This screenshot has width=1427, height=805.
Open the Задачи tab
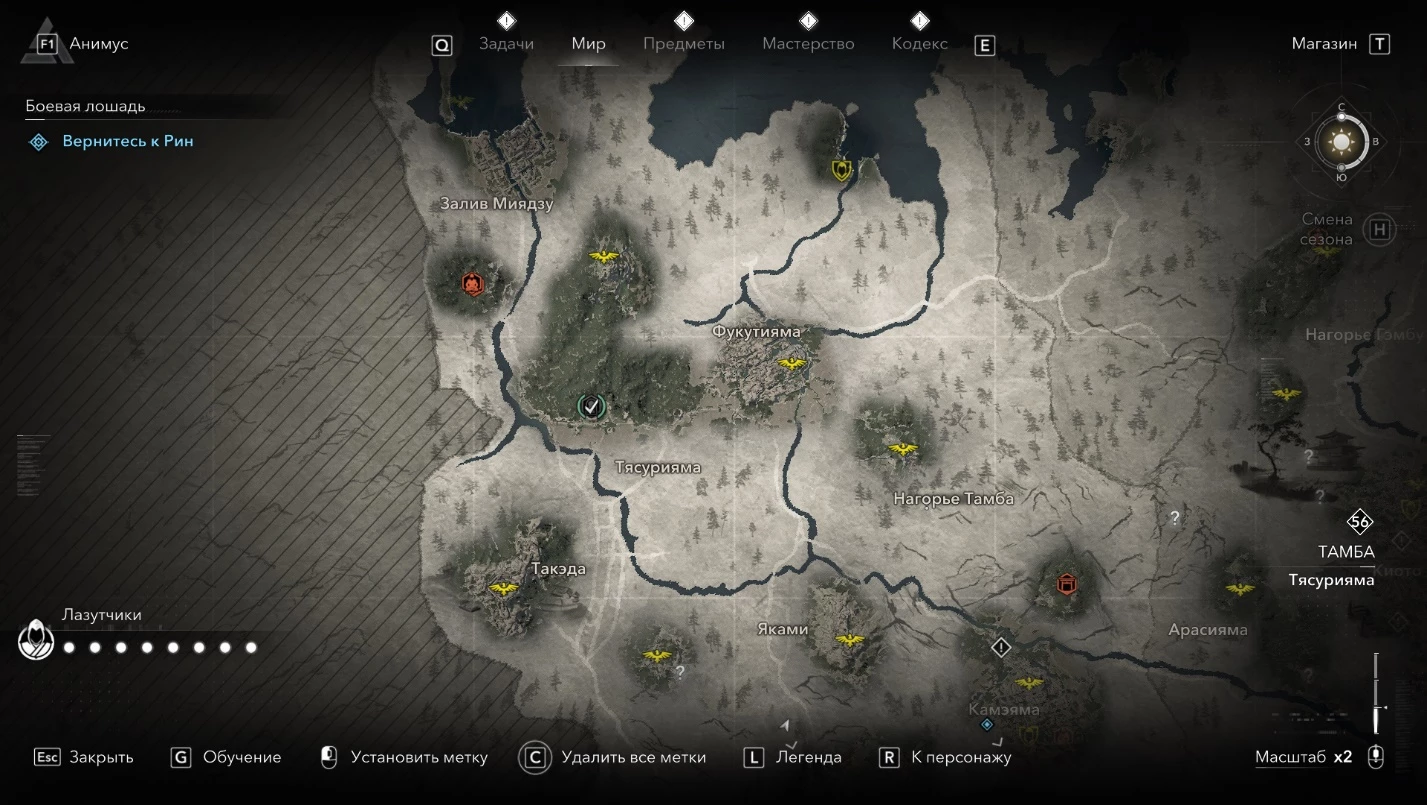pos(506,44)
